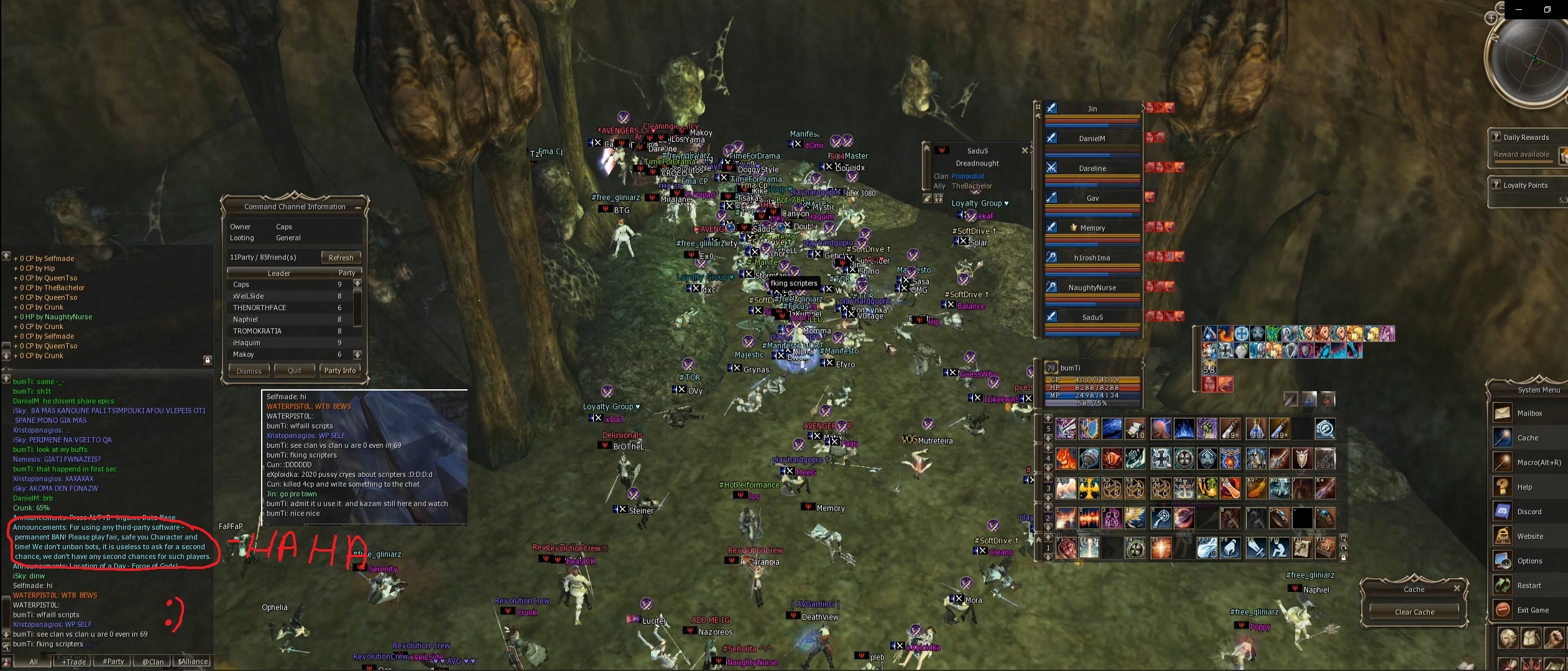Dismiss the command channel
The height and width of the screenshot is (671, 1568).
tap(249, 371)
